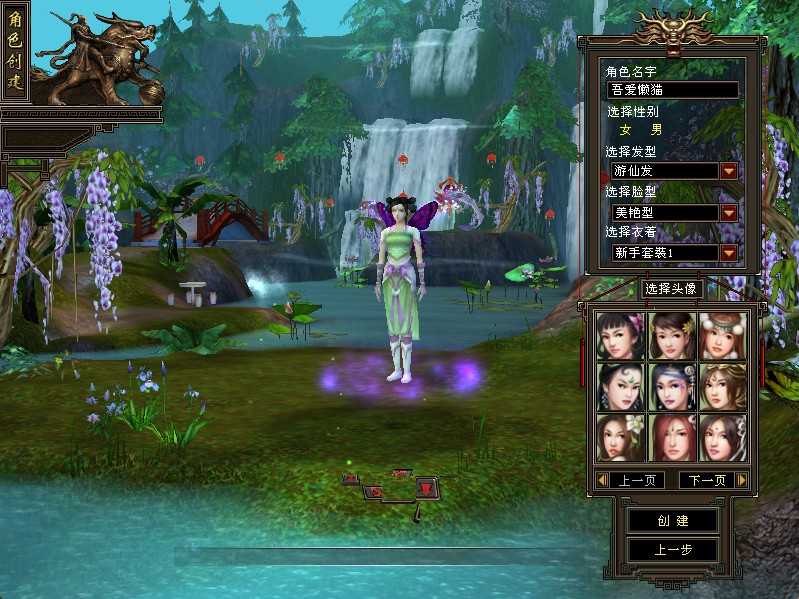This screenshot has height=599, width=799.
Task: Select the female gender option 女
Action: (x=627, y=130)
